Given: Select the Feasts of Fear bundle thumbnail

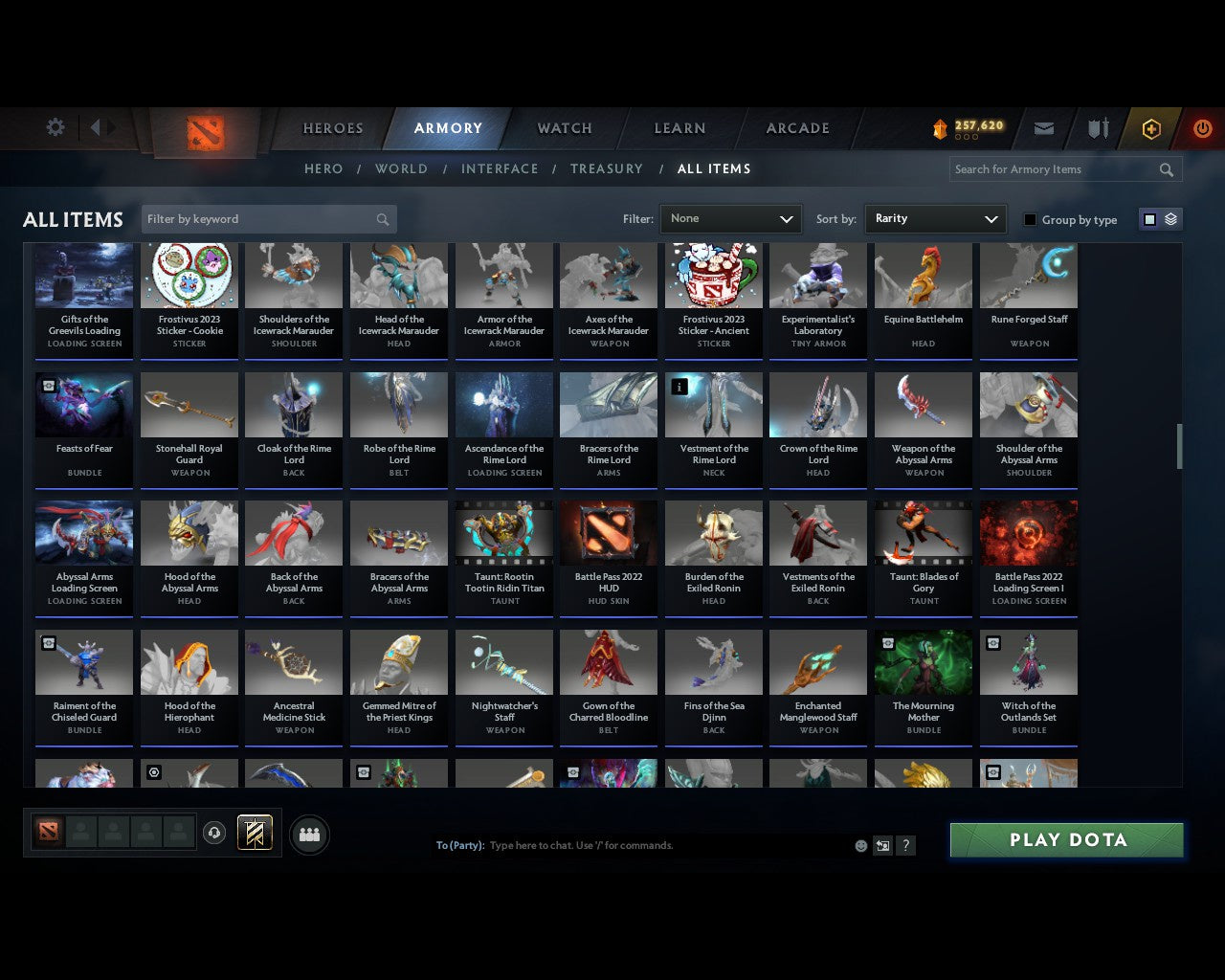Looking at the screenshot, I should 83,404.
